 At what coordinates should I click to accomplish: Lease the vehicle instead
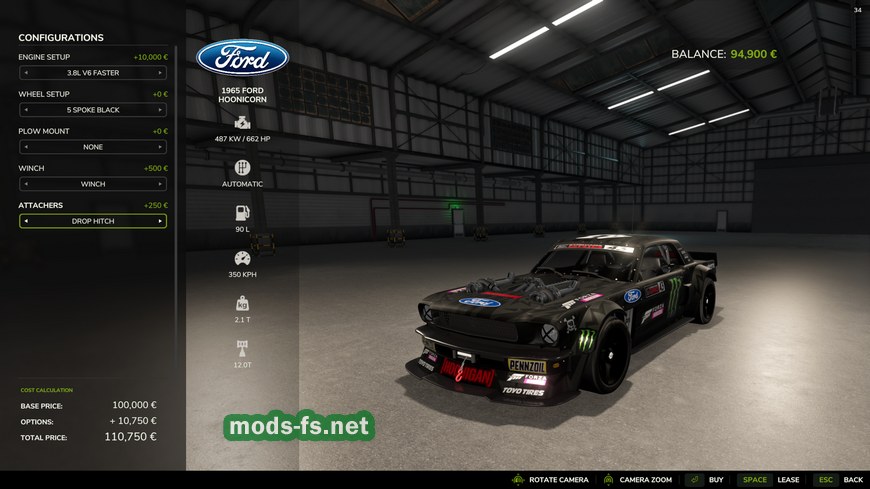click(x=770, y=480)
